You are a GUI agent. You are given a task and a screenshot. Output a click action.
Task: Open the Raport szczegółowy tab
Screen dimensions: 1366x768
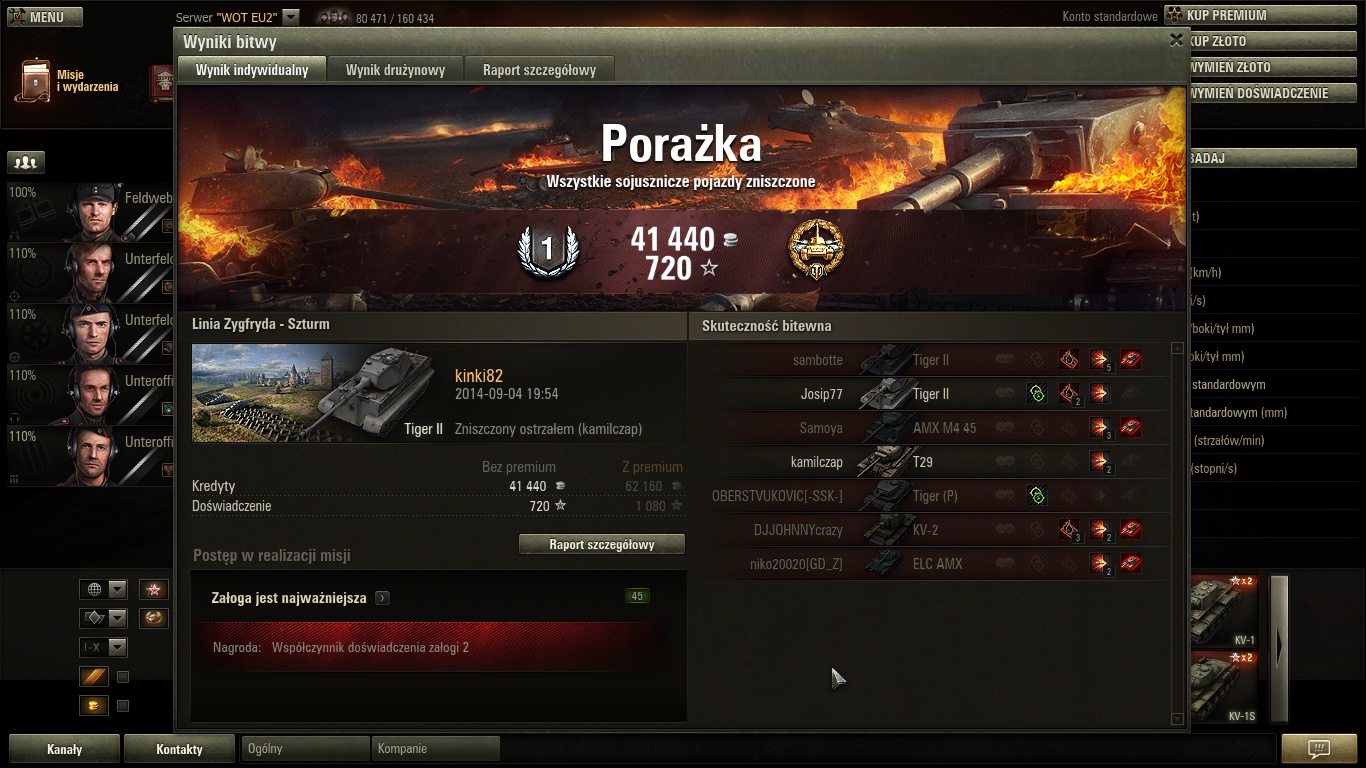tap(539, 70)
